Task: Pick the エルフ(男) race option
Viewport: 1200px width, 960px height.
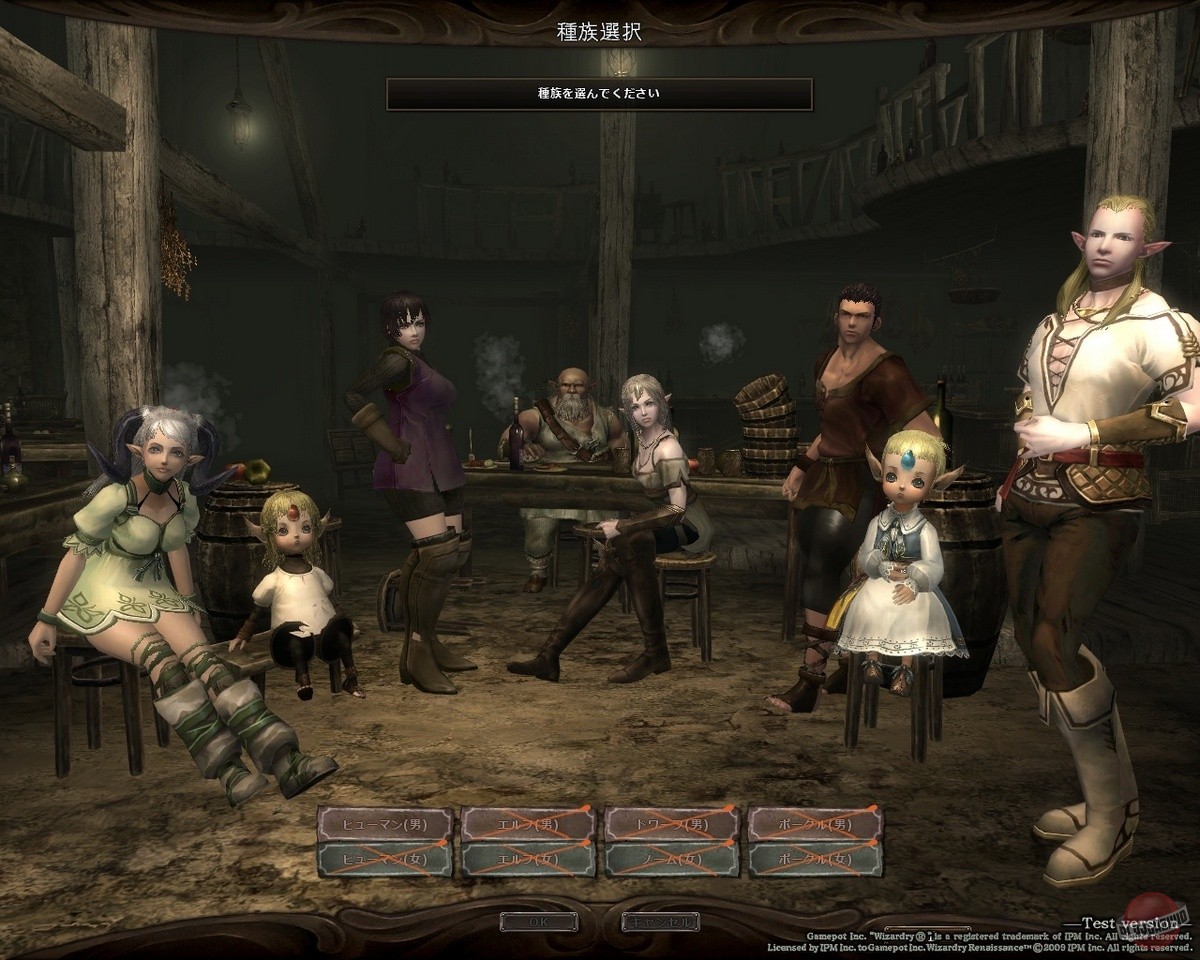Action: (529, 825)
